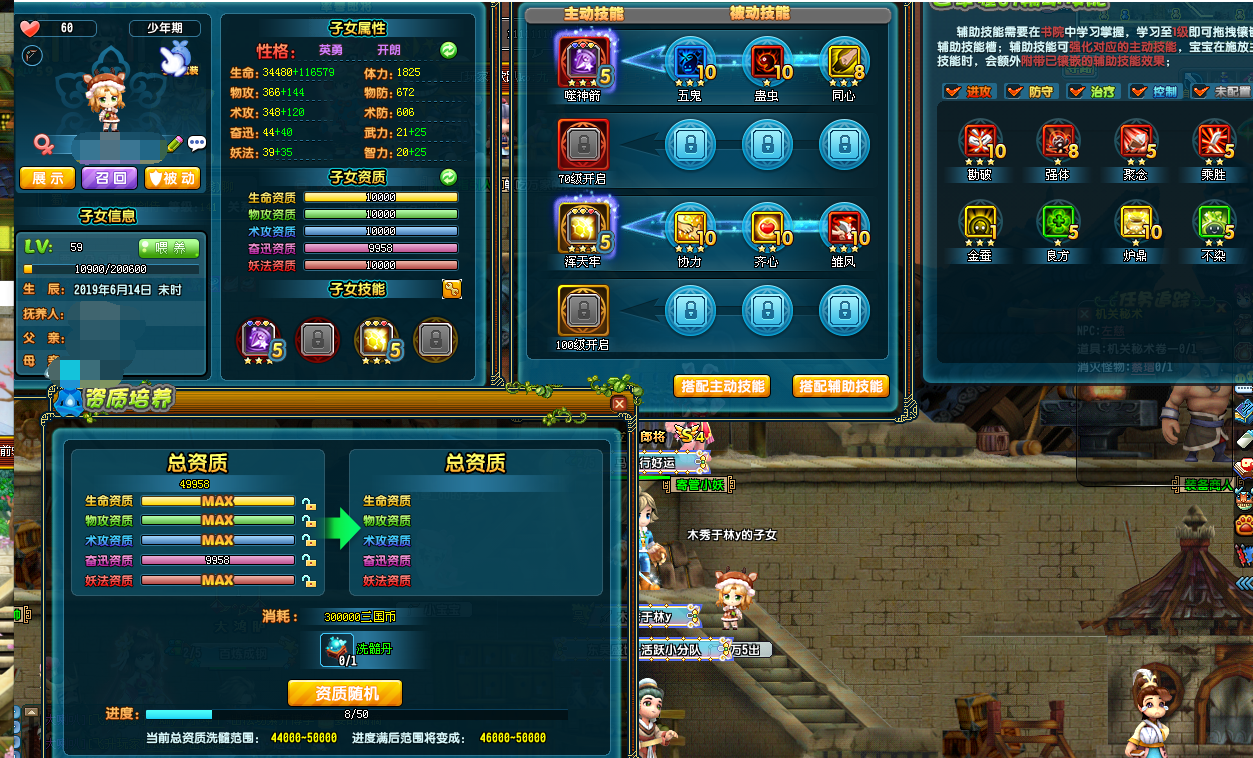This screenshot has height=758, width=1253.
Task: Choose the 五鬼 support skill
Action: coord(689,62)
